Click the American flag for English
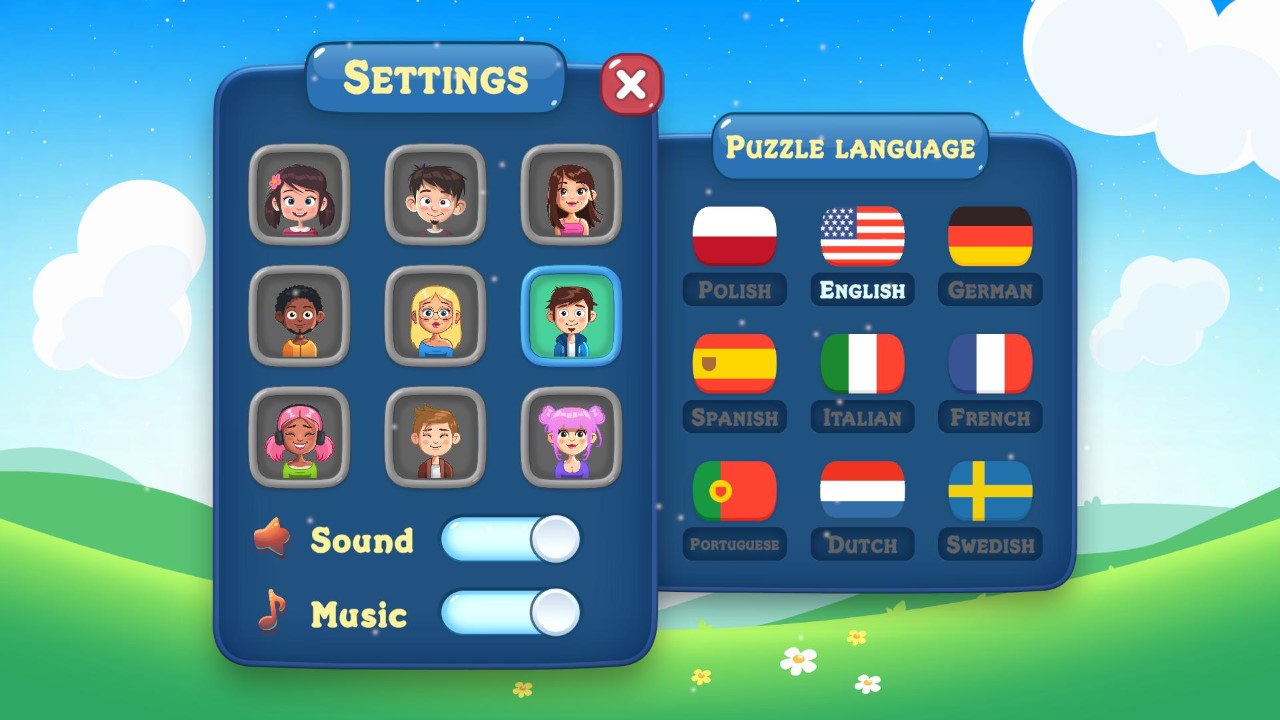Image resolution: width=1280 pixels, height=720 pixels. [862, 234]
